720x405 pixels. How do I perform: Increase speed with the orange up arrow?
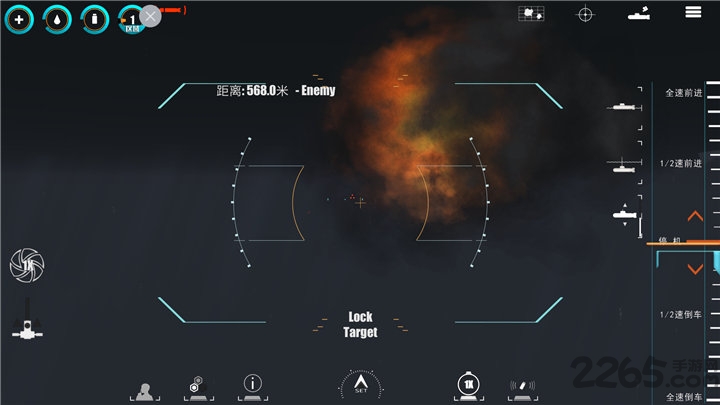point(695,216)
